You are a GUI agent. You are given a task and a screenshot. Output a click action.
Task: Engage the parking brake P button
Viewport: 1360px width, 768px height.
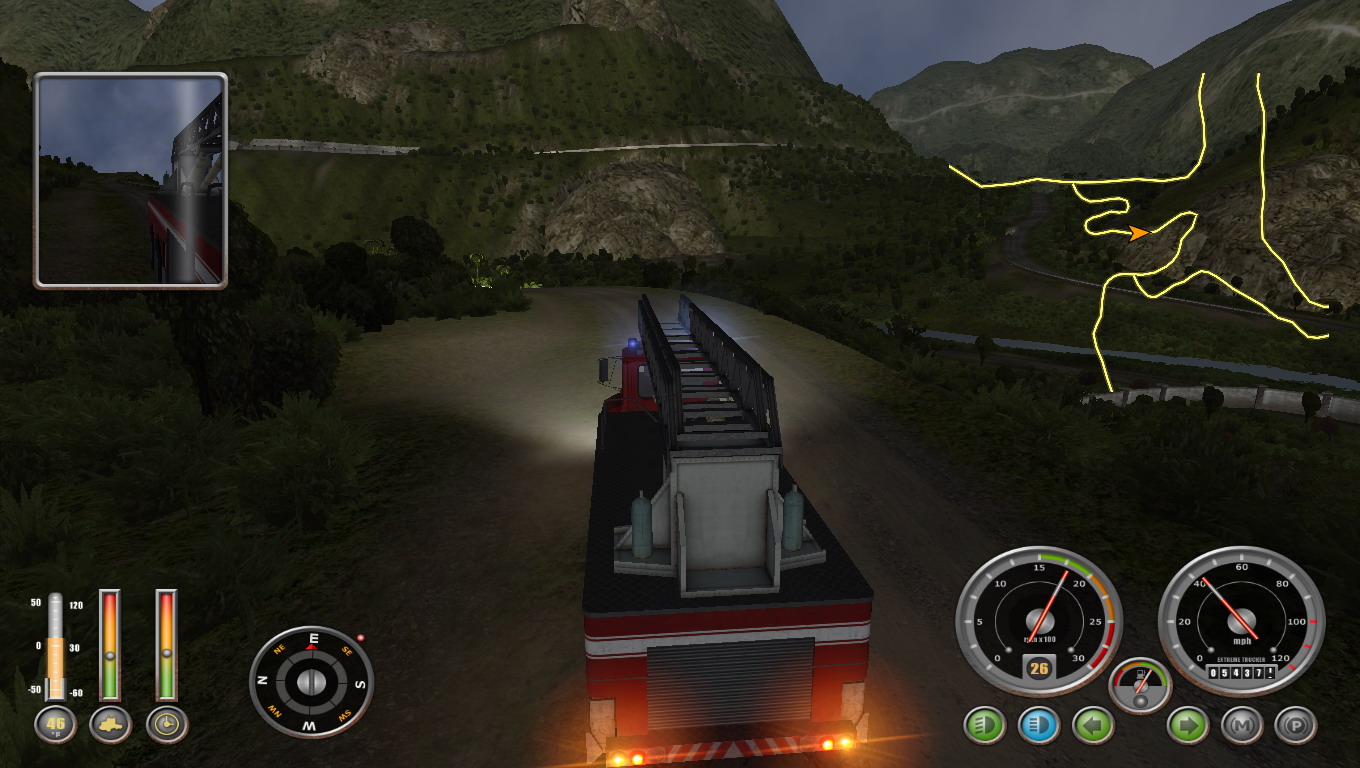tap(1295, 725)
